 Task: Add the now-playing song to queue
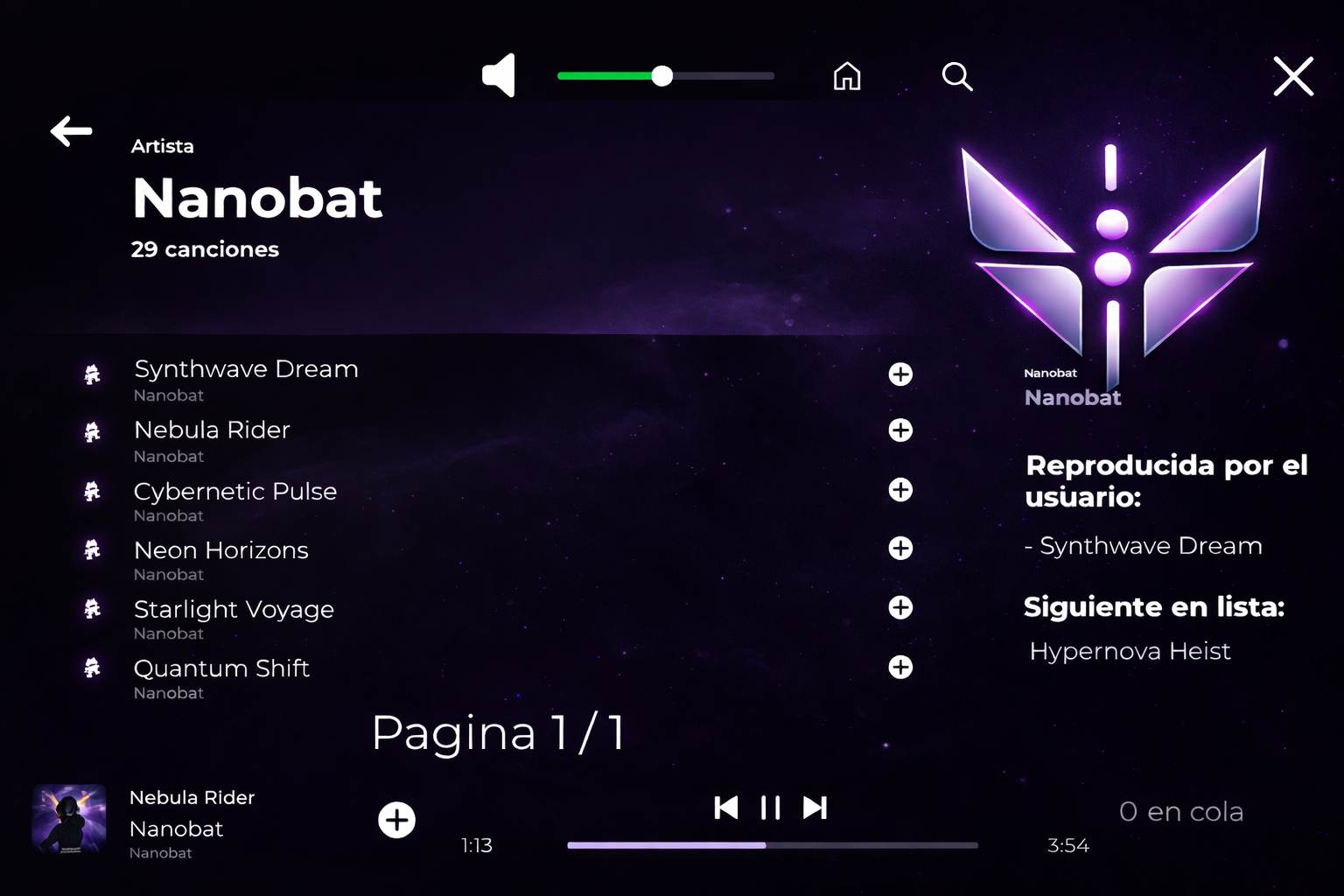(x=396, y=820)
